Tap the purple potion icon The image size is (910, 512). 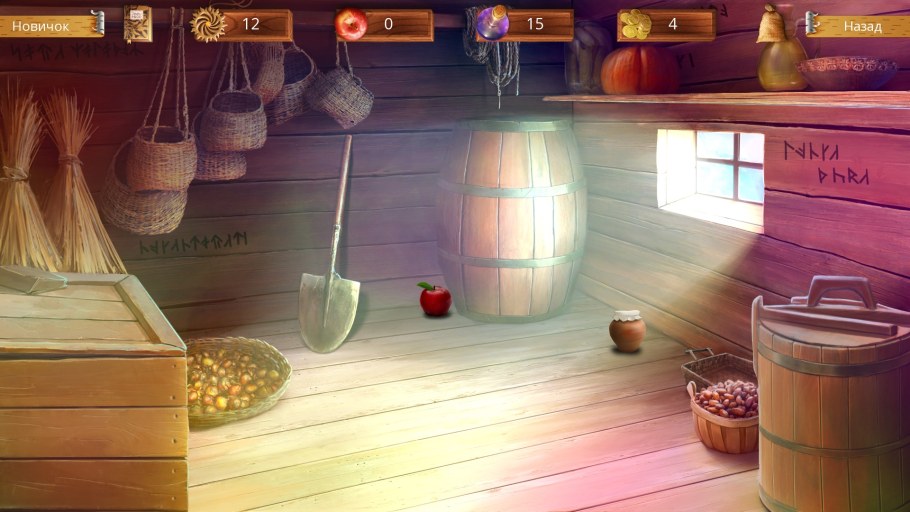click(x=491, y=23)
